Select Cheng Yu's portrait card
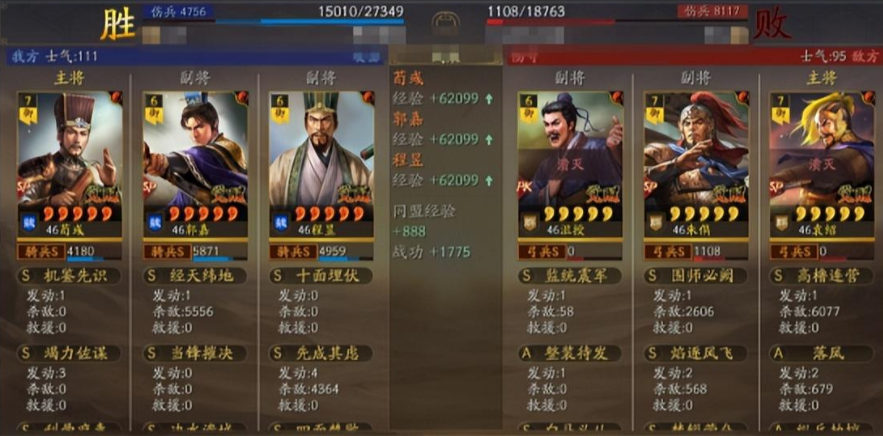Viewport: 883px width, 436px height. pyautogui.click(x=321, y=150)
